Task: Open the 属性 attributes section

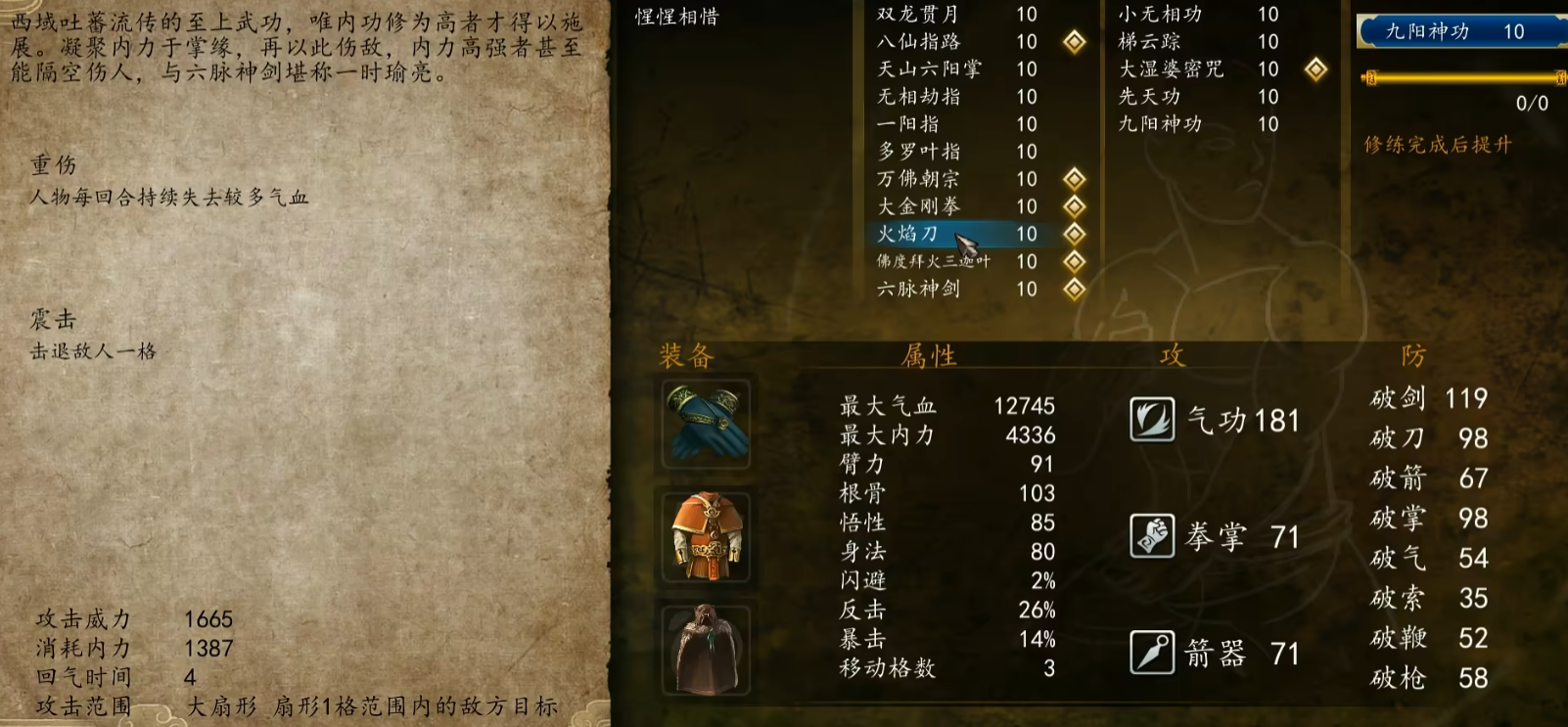Action: pos(930,356)
